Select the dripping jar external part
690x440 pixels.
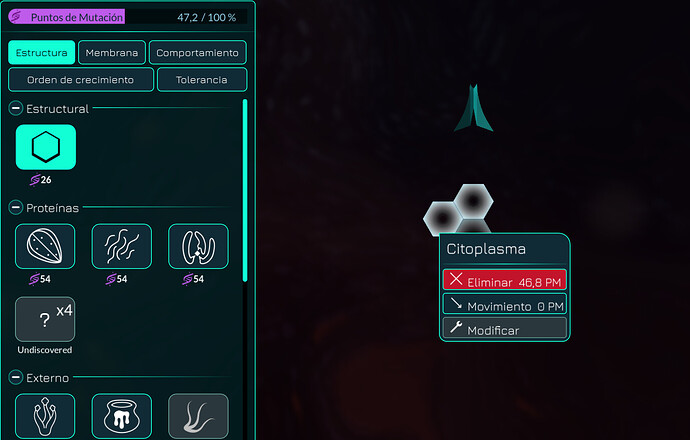click(x=122, y=416)
